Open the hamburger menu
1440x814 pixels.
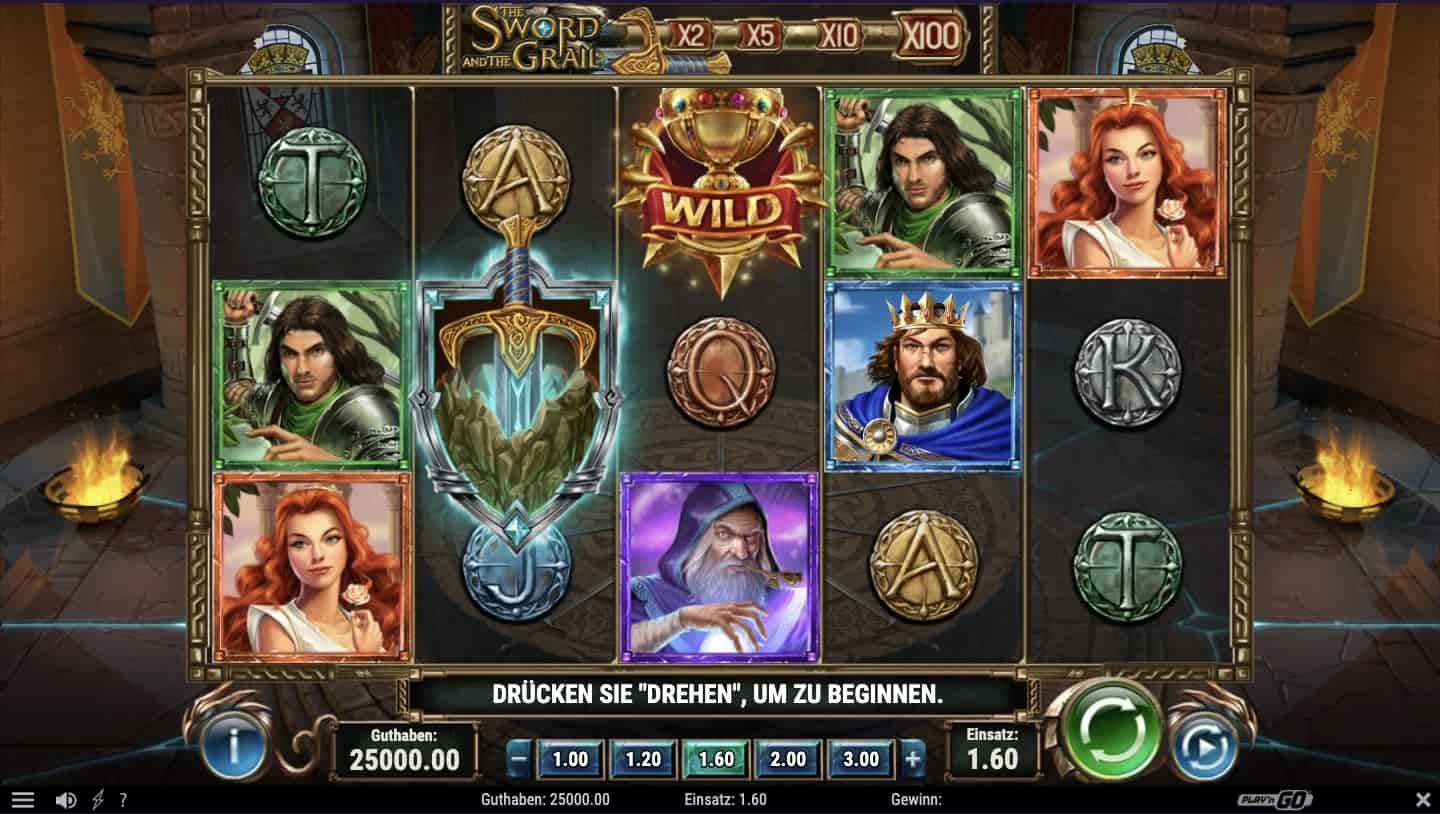[22, 800]
